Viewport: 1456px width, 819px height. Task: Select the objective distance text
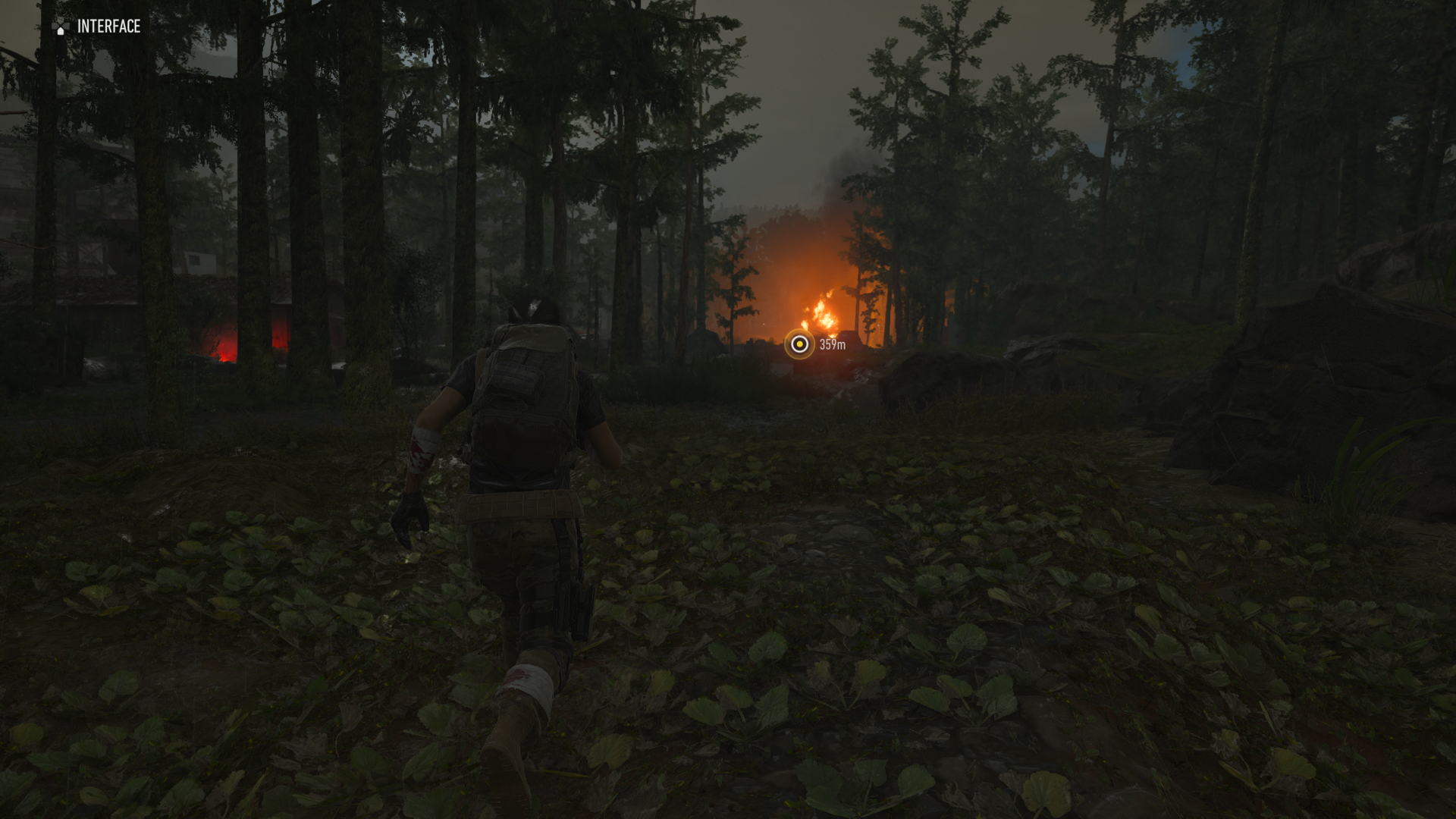[833, 345]
